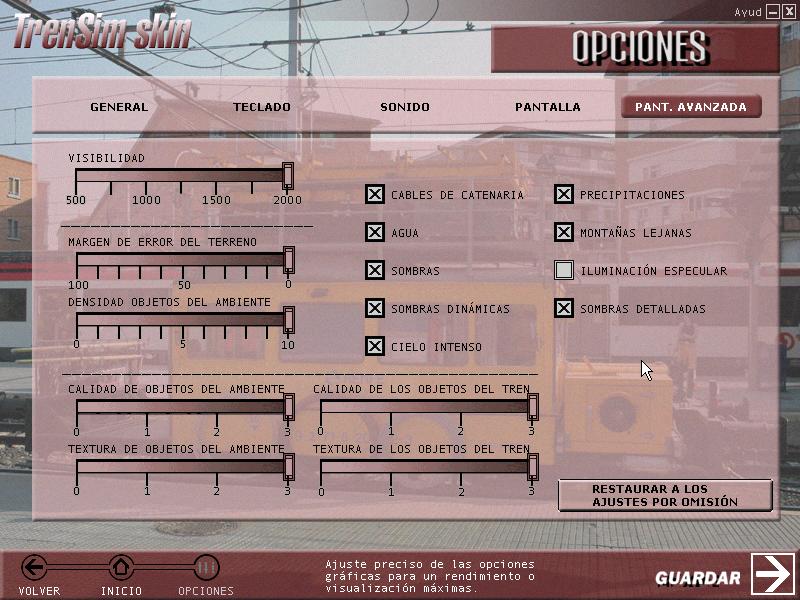The width and height of the screenshot is (800, 600).
Task: Toggle the Cables de Catenaria checkbox
Action: pos(374,195)
